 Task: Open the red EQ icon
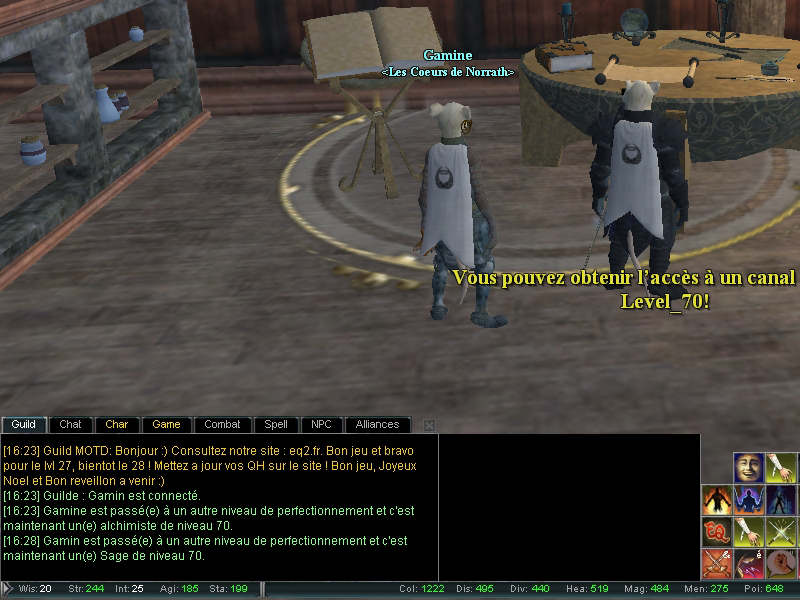pyautogui.click(x=717, y=531)
